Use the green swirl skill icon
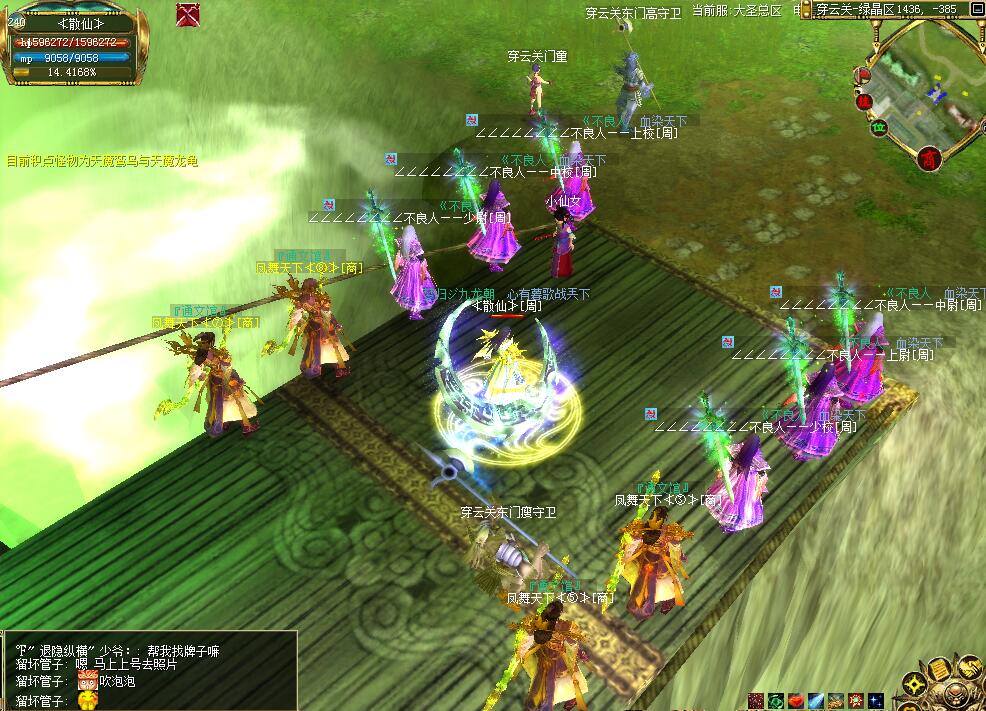986x711 pixels. click(x=776, y=701)
